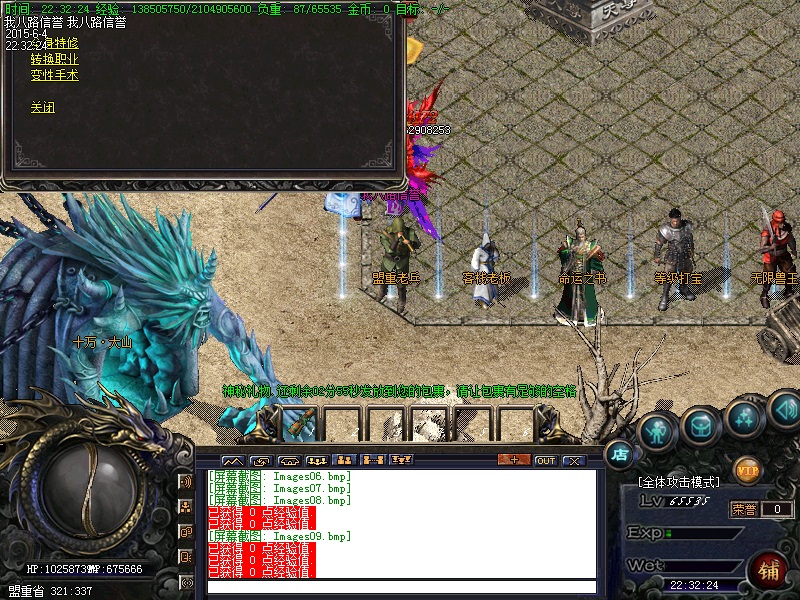Focus the chat input field
Viewport: 800px width, 600px height.
pos(400,587)
